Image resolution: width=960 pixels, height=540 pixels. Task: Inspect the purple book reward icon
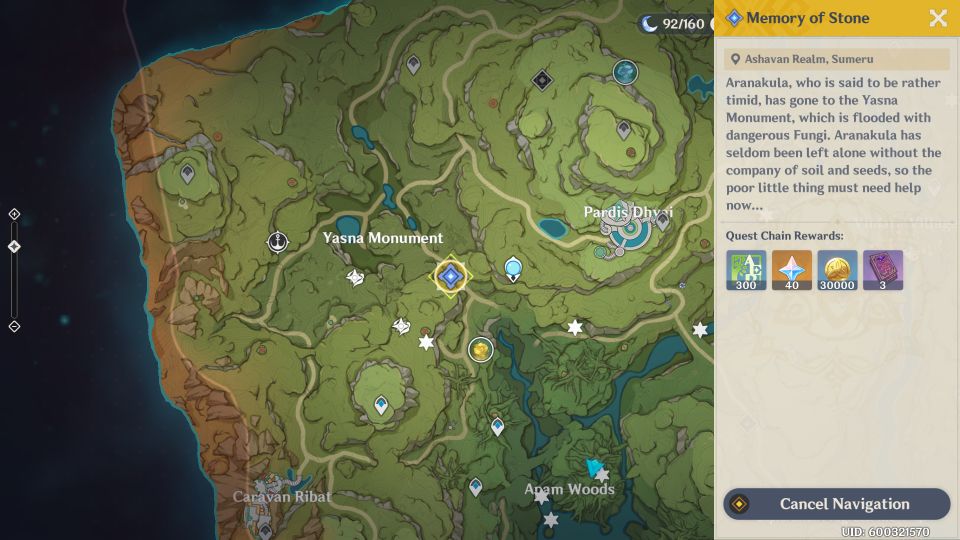pyautogui.click(x=882, y=270)
